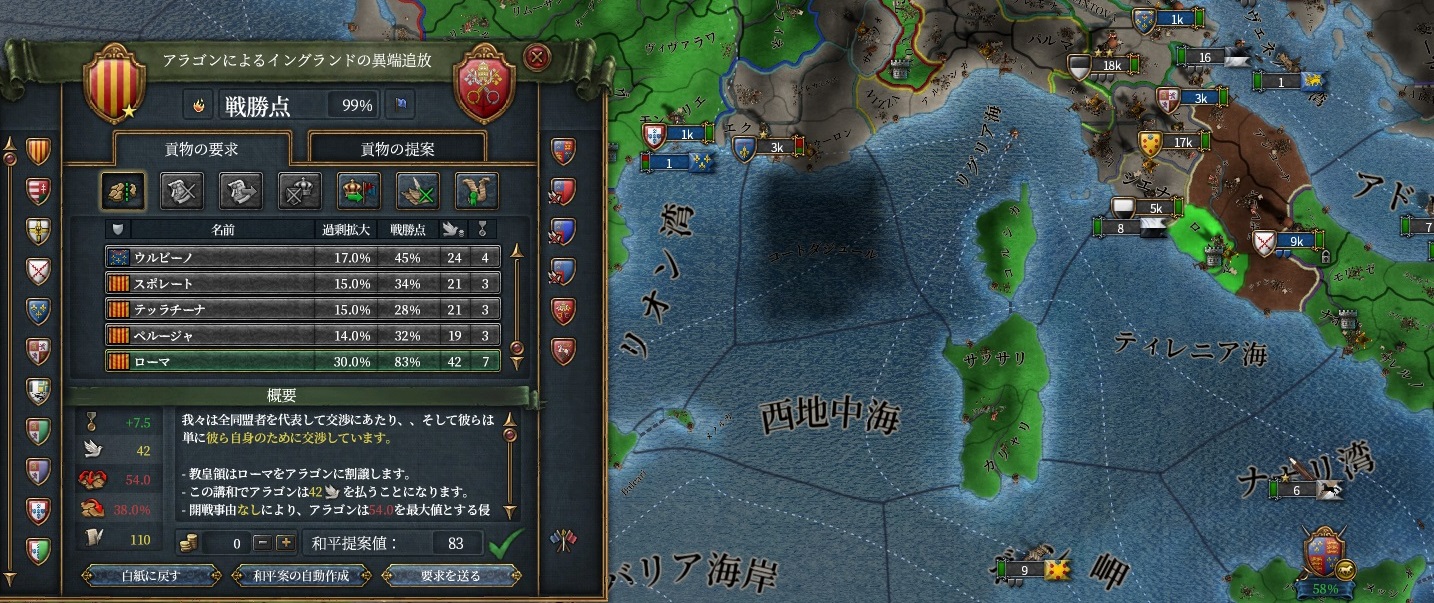Select the ウルビーノ province row

(302, 257)
